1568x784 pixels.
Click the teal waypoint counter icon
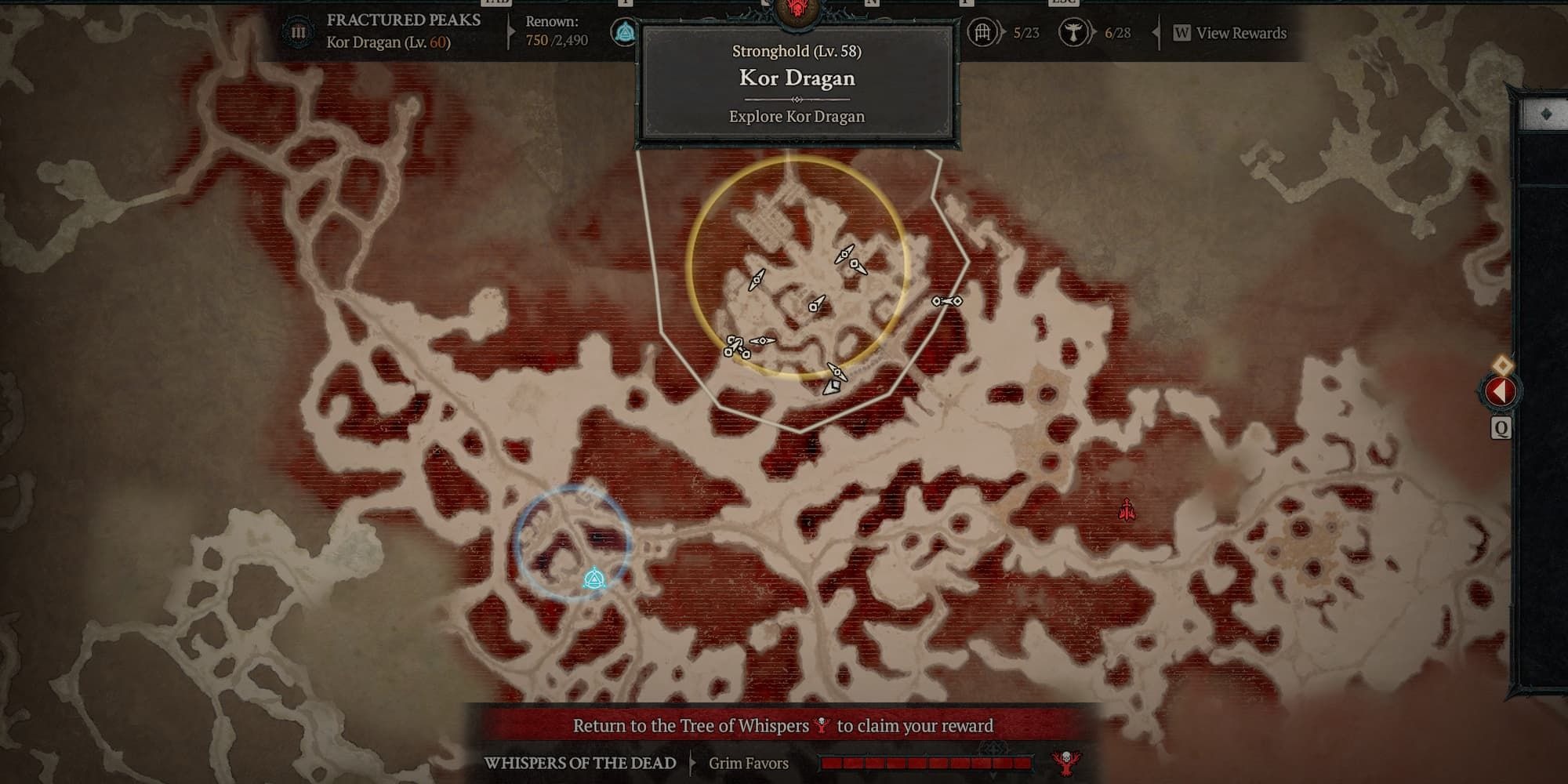624,32
